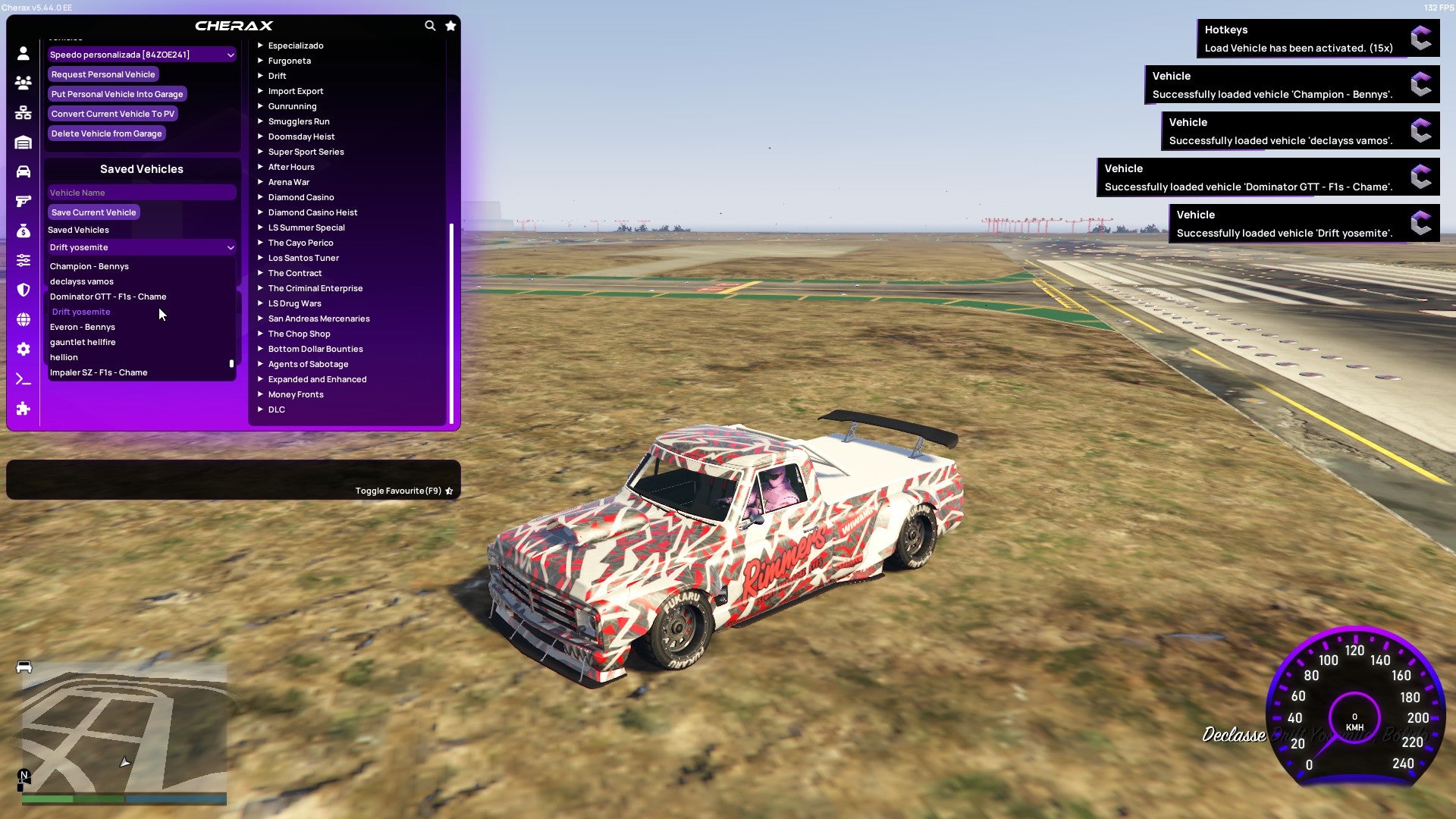Click the search magnifier icon in header

(430, 25)
